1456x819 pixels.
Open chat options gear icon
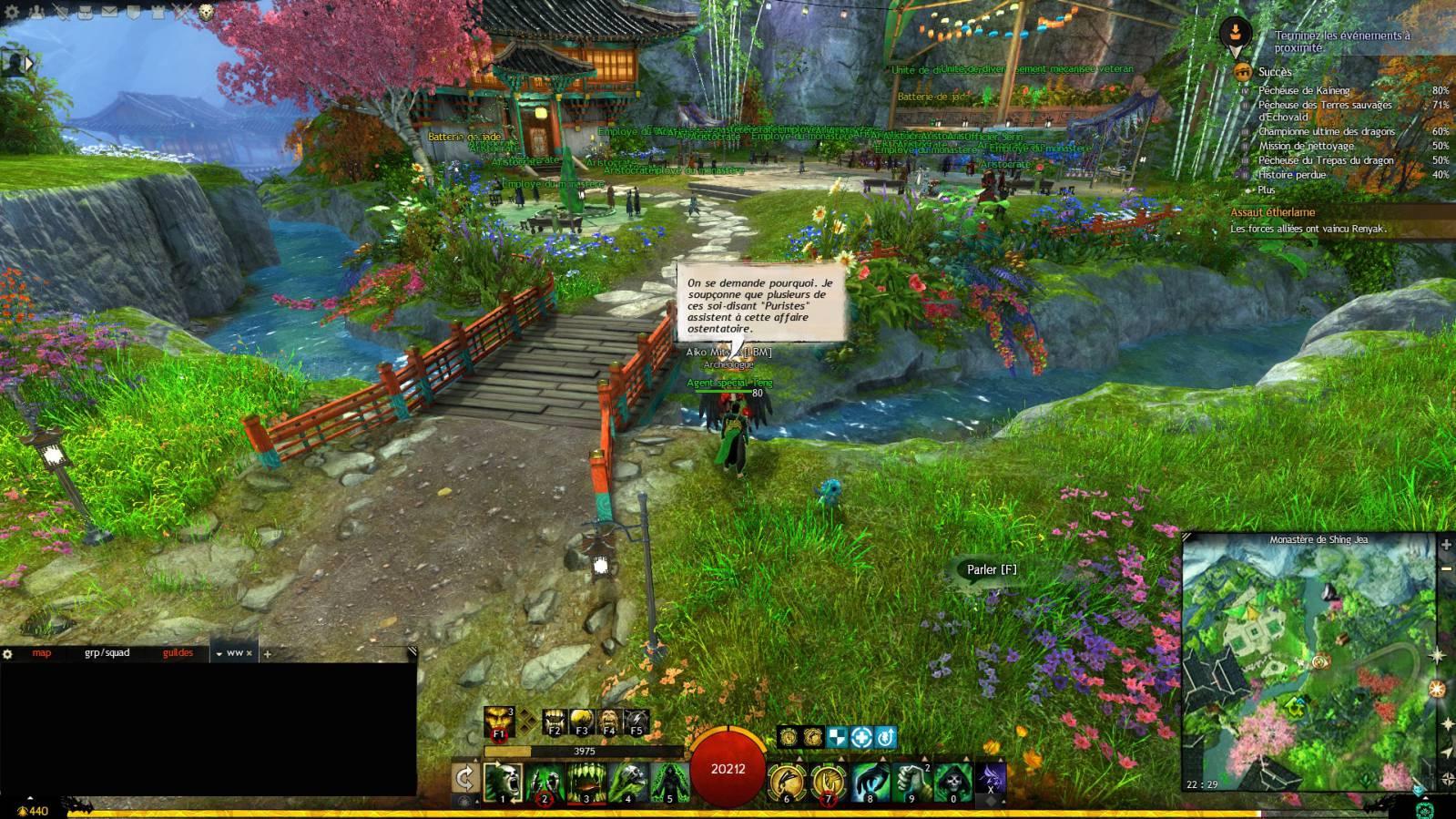[8, 654]
